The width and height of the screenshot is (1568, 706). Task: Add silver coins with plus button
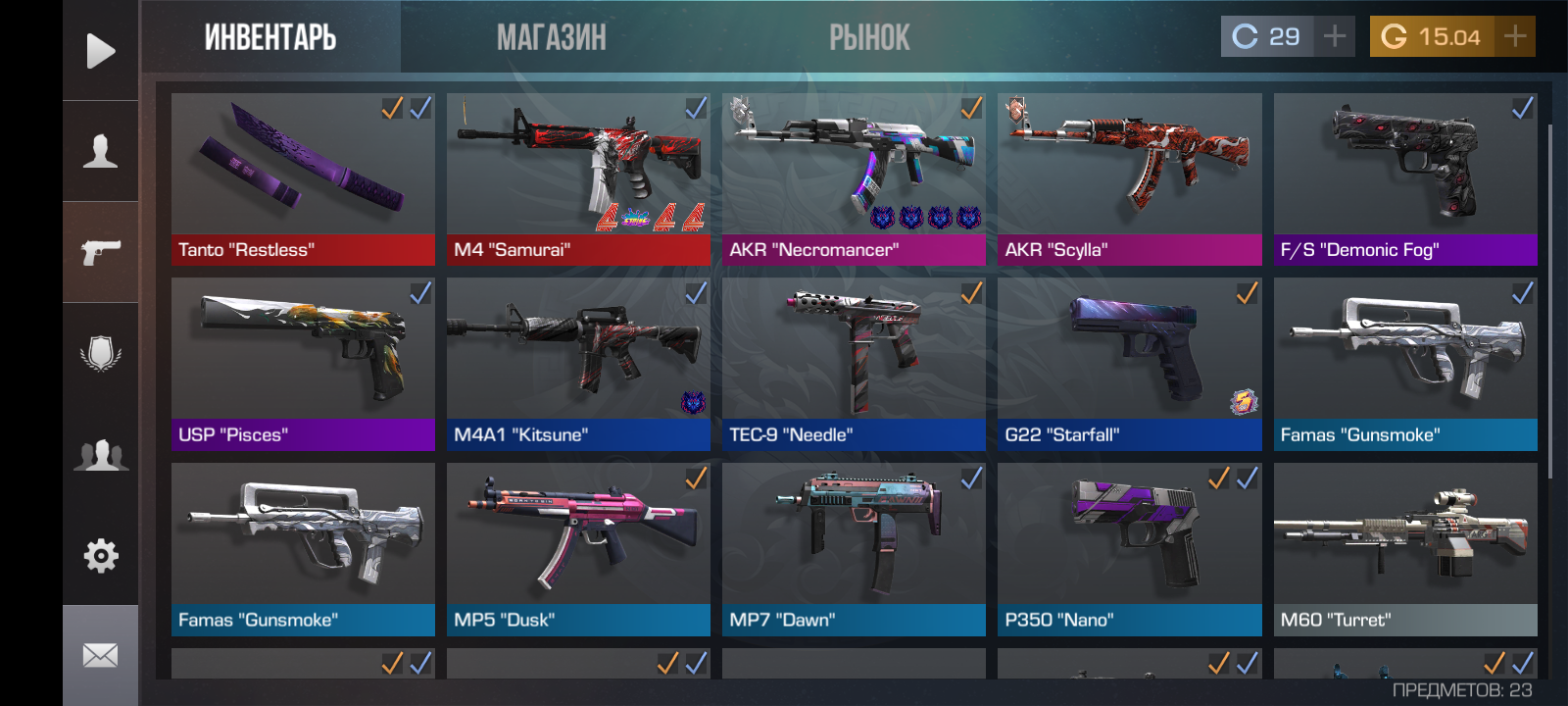click(1335, 36)
